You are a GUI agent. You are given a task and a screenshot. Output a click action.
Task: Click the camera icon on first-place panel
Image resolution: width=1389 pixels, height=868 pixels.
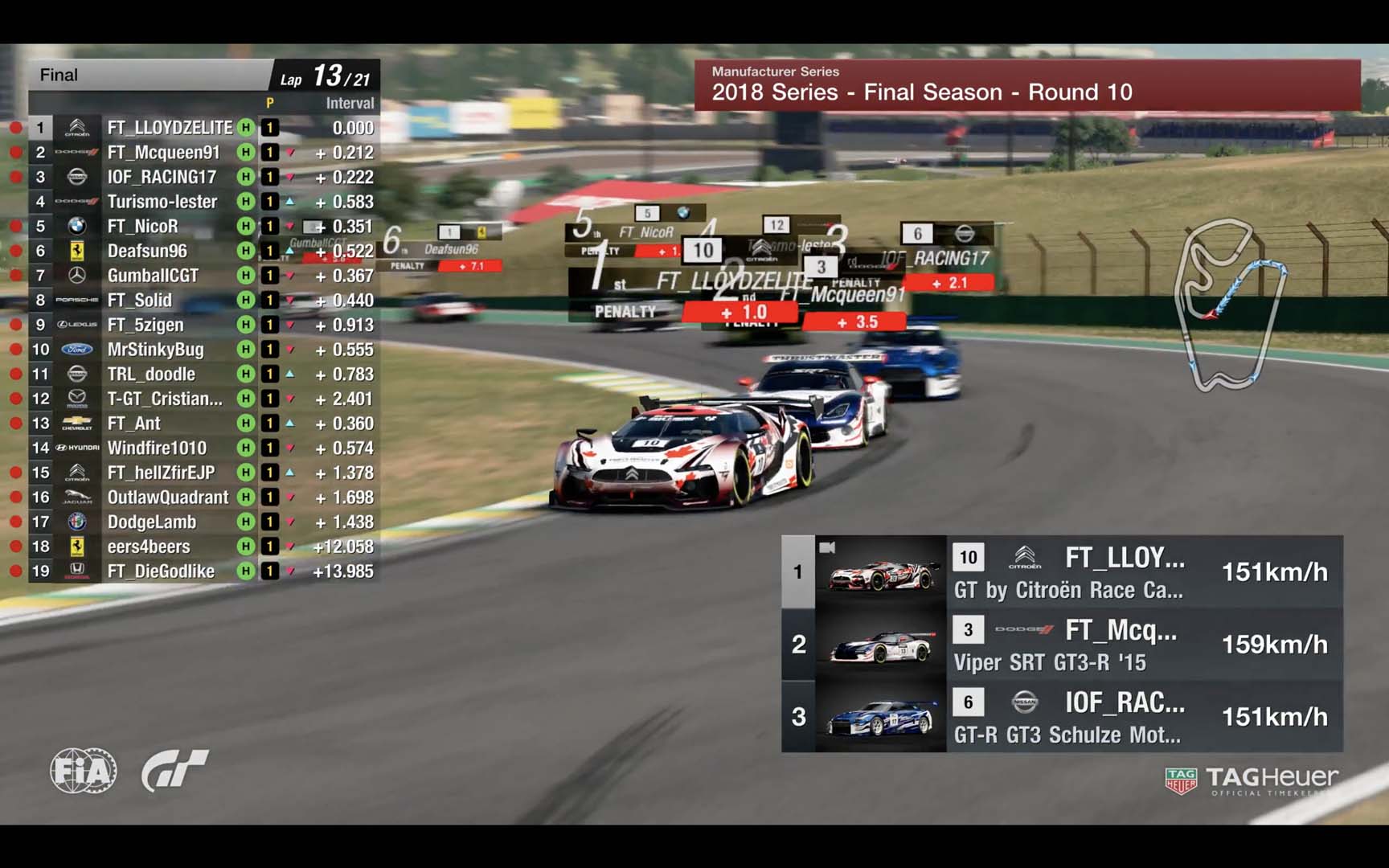point(827,548)
